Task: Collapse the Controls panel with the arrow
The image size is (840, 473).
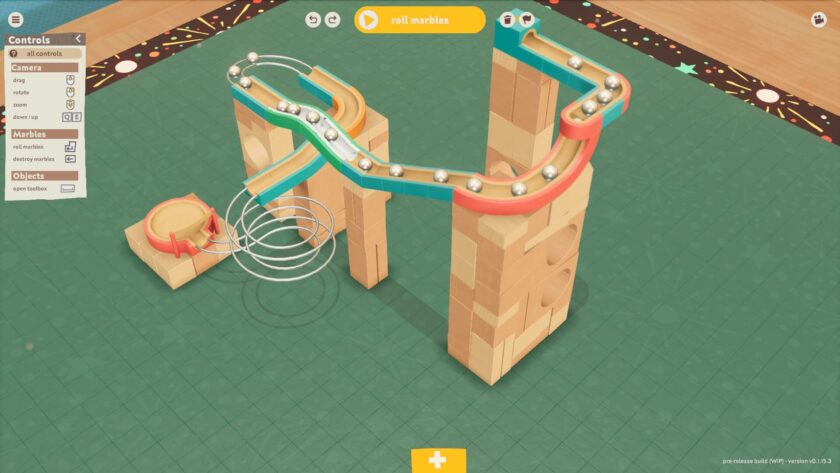Action: pos(79,39)
